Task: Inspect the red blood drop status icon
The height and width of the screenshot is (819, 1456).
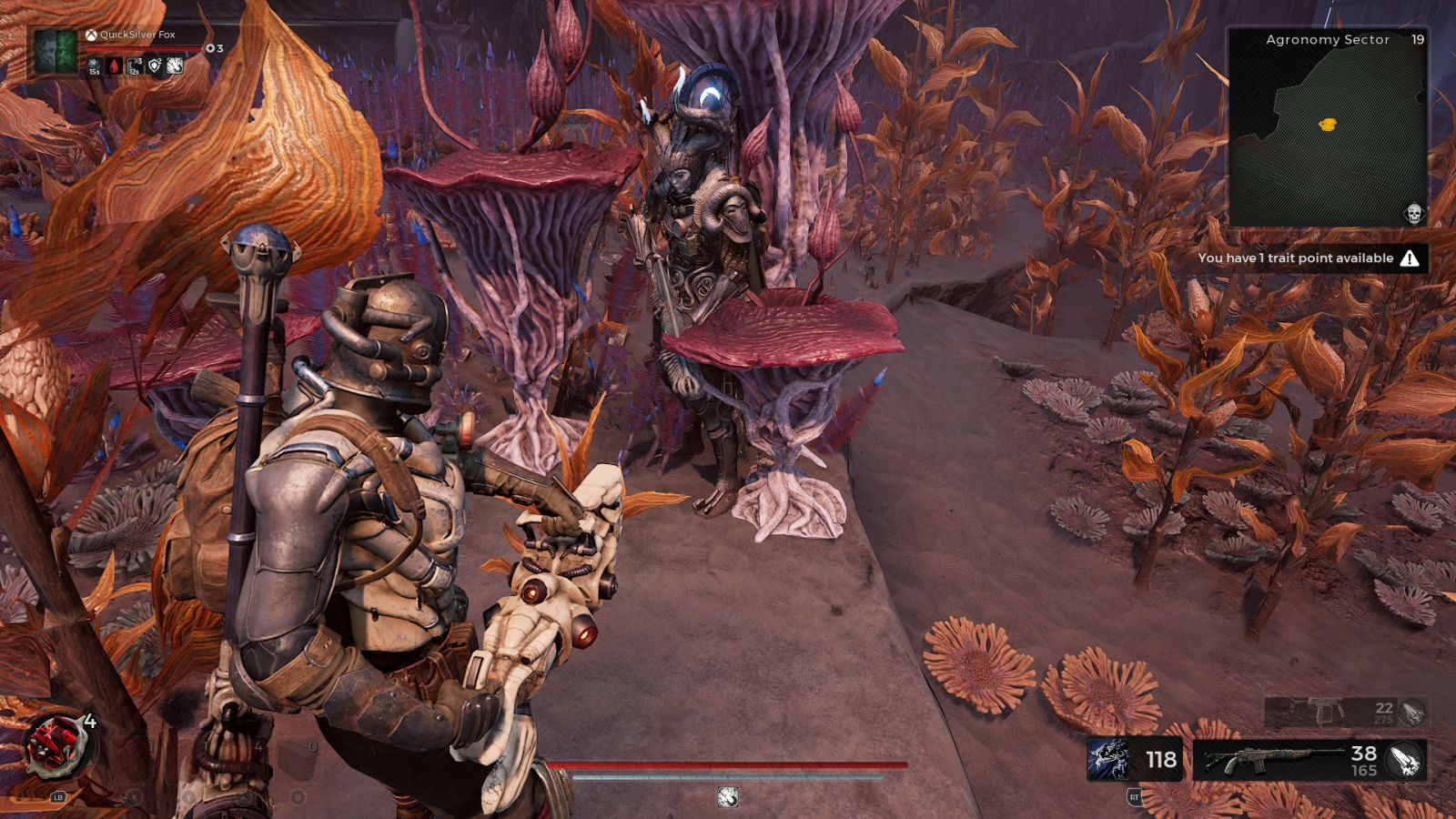Action: [x=114, y=66]
